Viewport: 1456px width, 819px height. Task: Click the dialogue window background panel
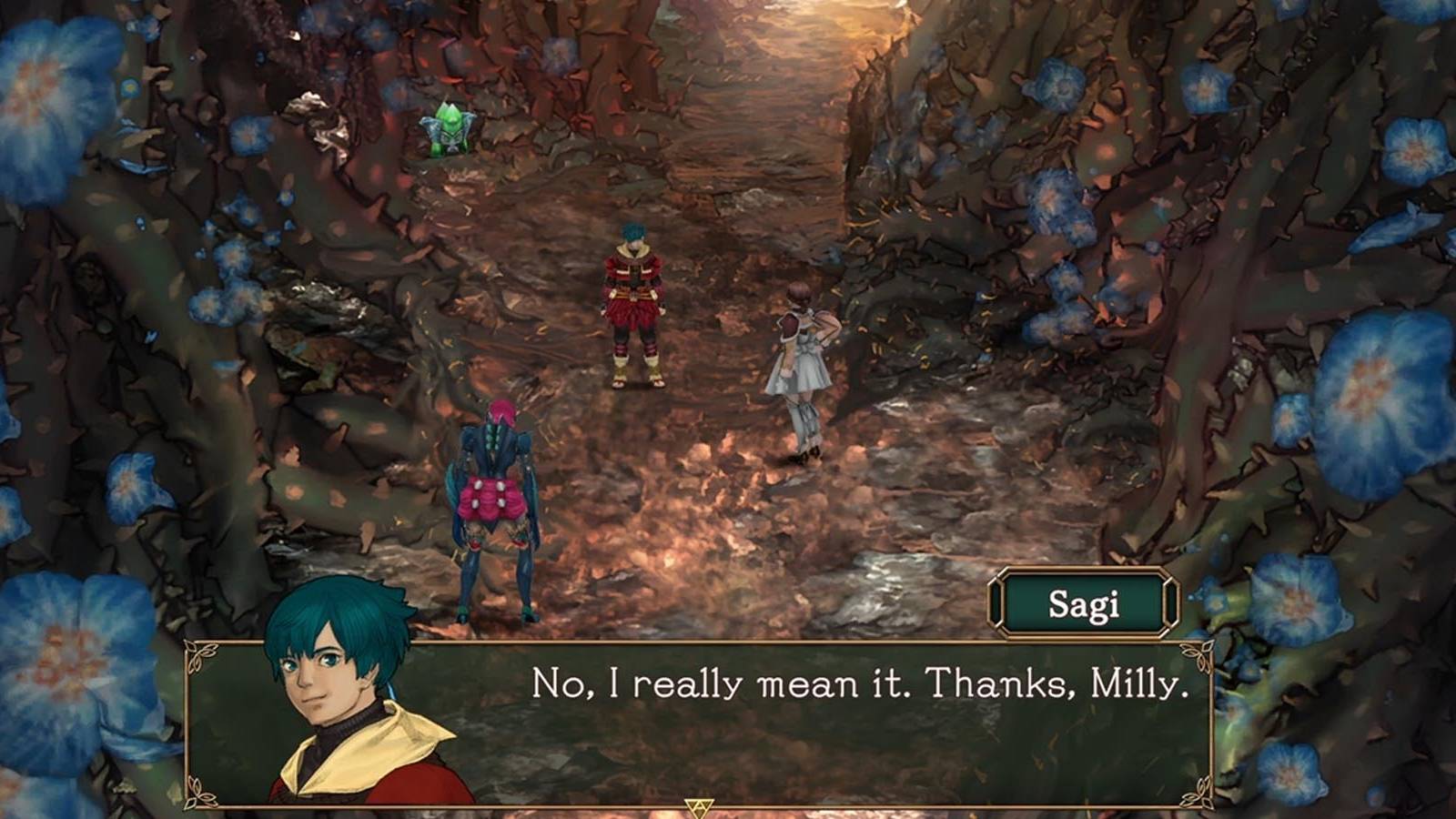(x=819, y=746)
